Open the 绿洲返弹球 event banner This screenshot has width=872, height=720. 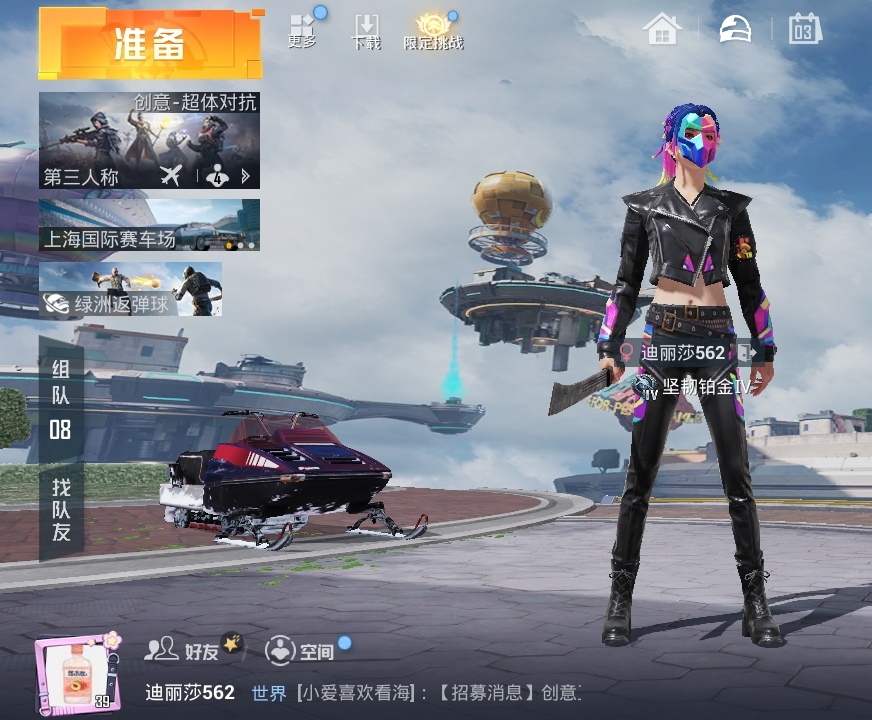pyautogui.click(x=130, y=290)
